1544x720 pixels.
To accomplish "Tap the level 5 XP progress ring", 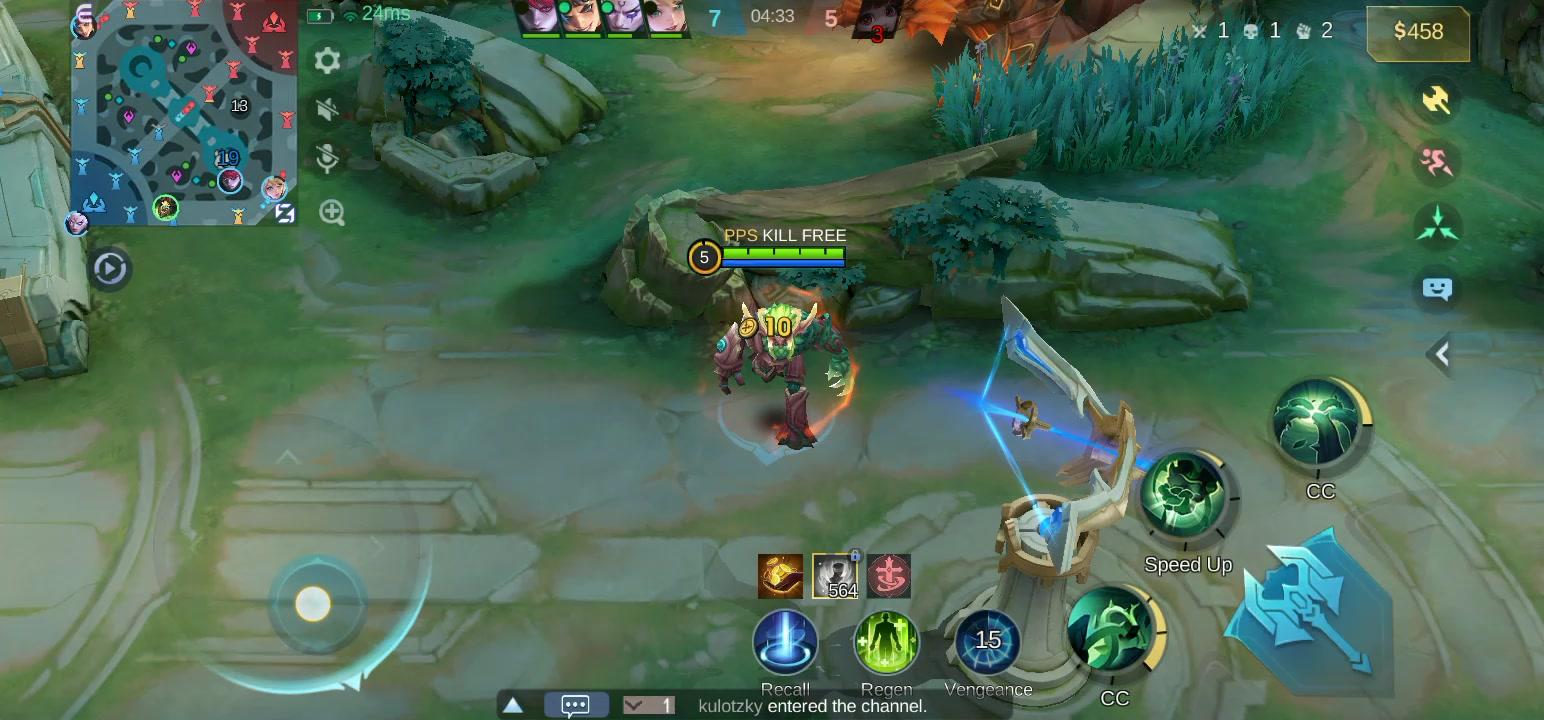I will coord(706,257).
